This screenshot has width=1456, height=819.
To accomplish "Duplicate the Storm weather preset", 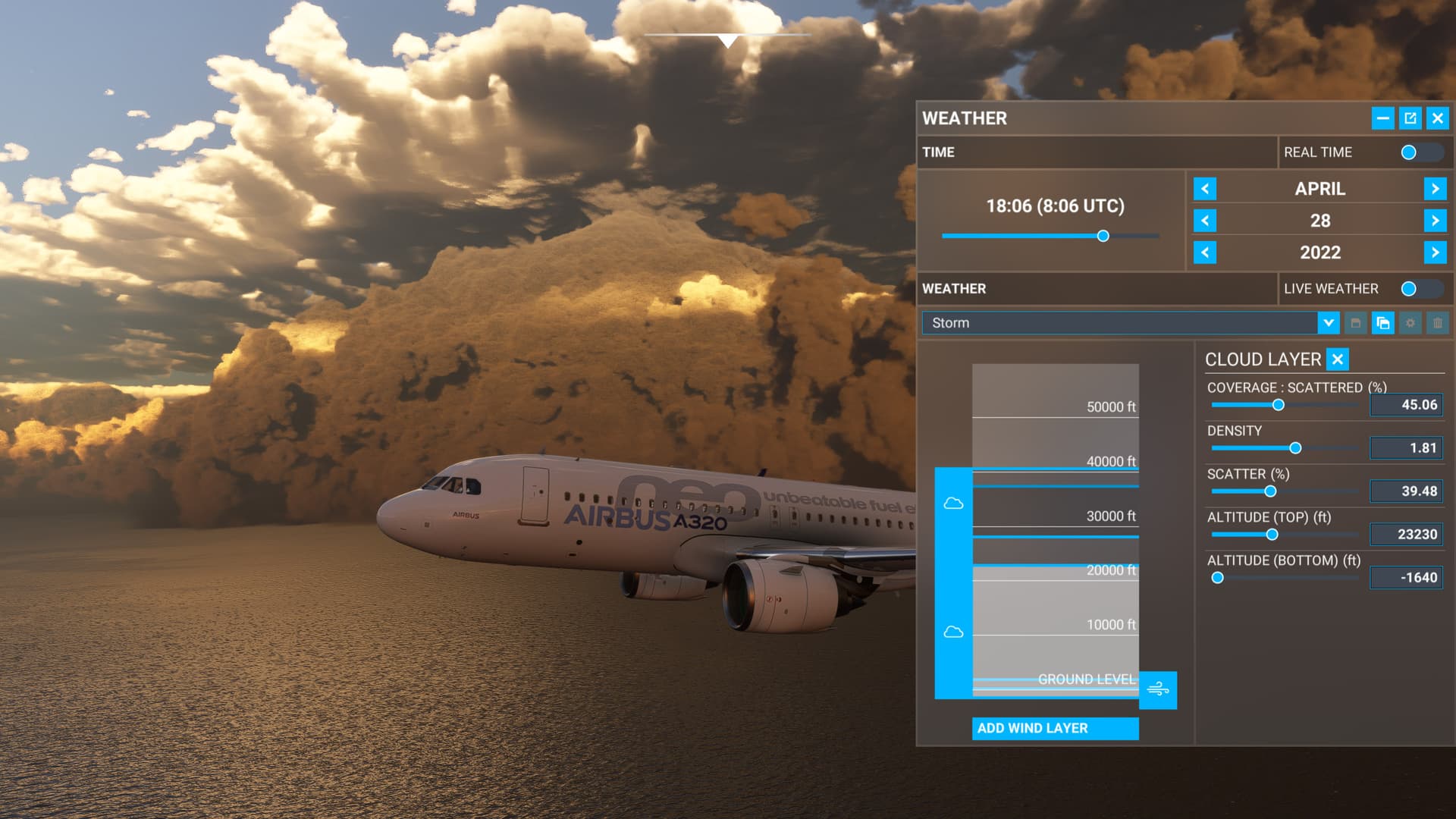I will pos(1383,322).
